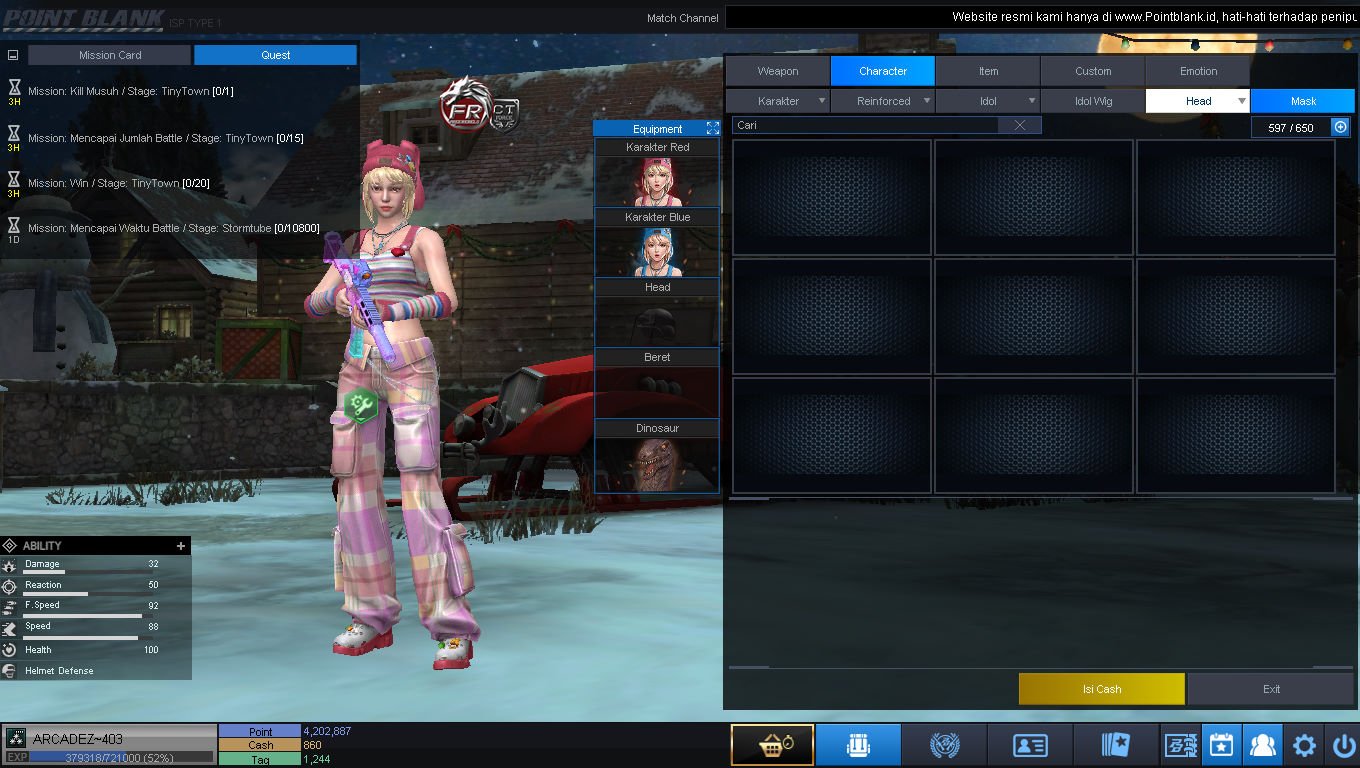Switch to the Weapon tab
The width and height of the screenshot is (1360, 768).
pyautogui.click(x=777, y=71)
